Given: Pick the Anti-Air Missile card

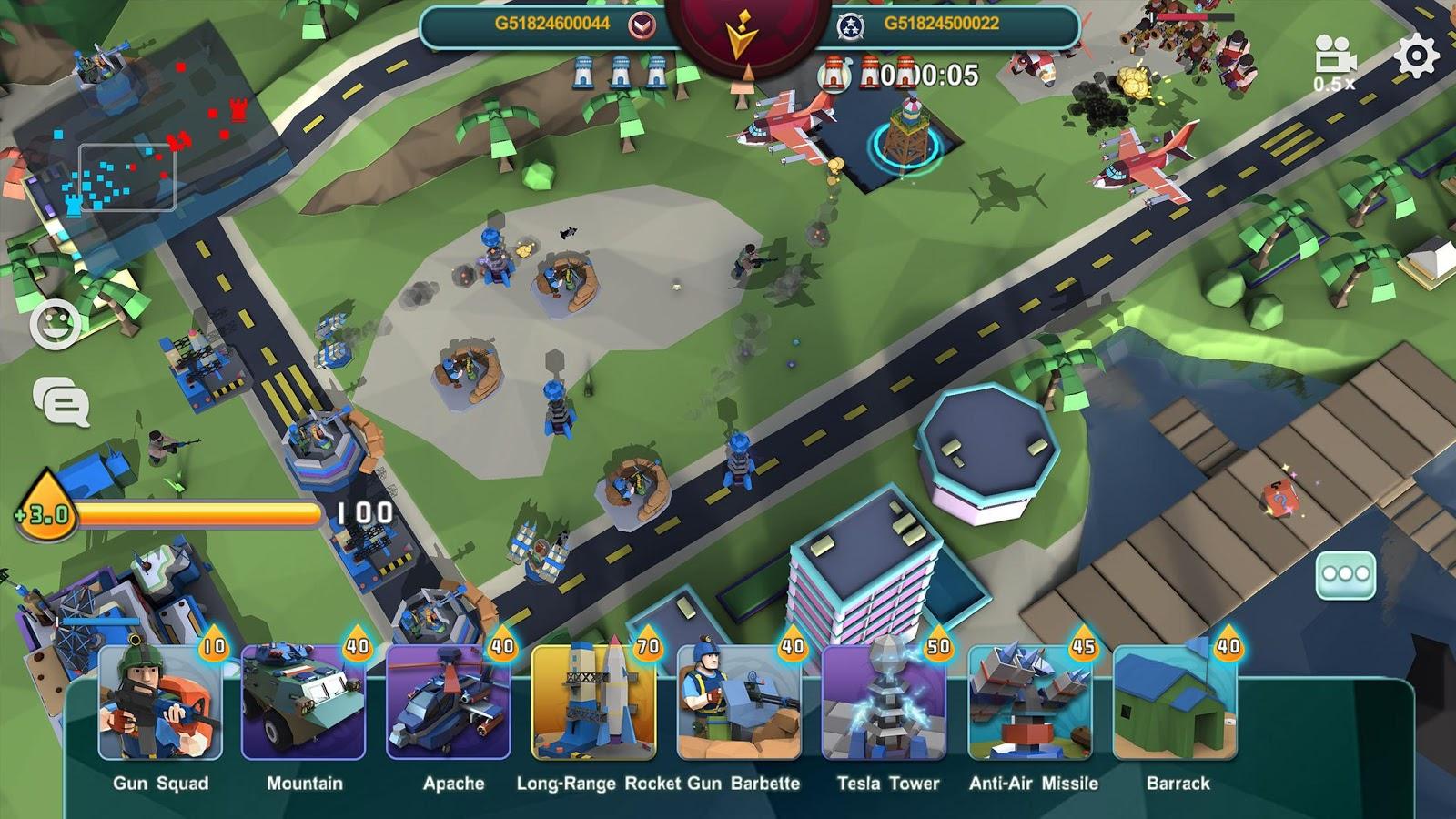Looking at the screenshot, I should pos(1030,703).
